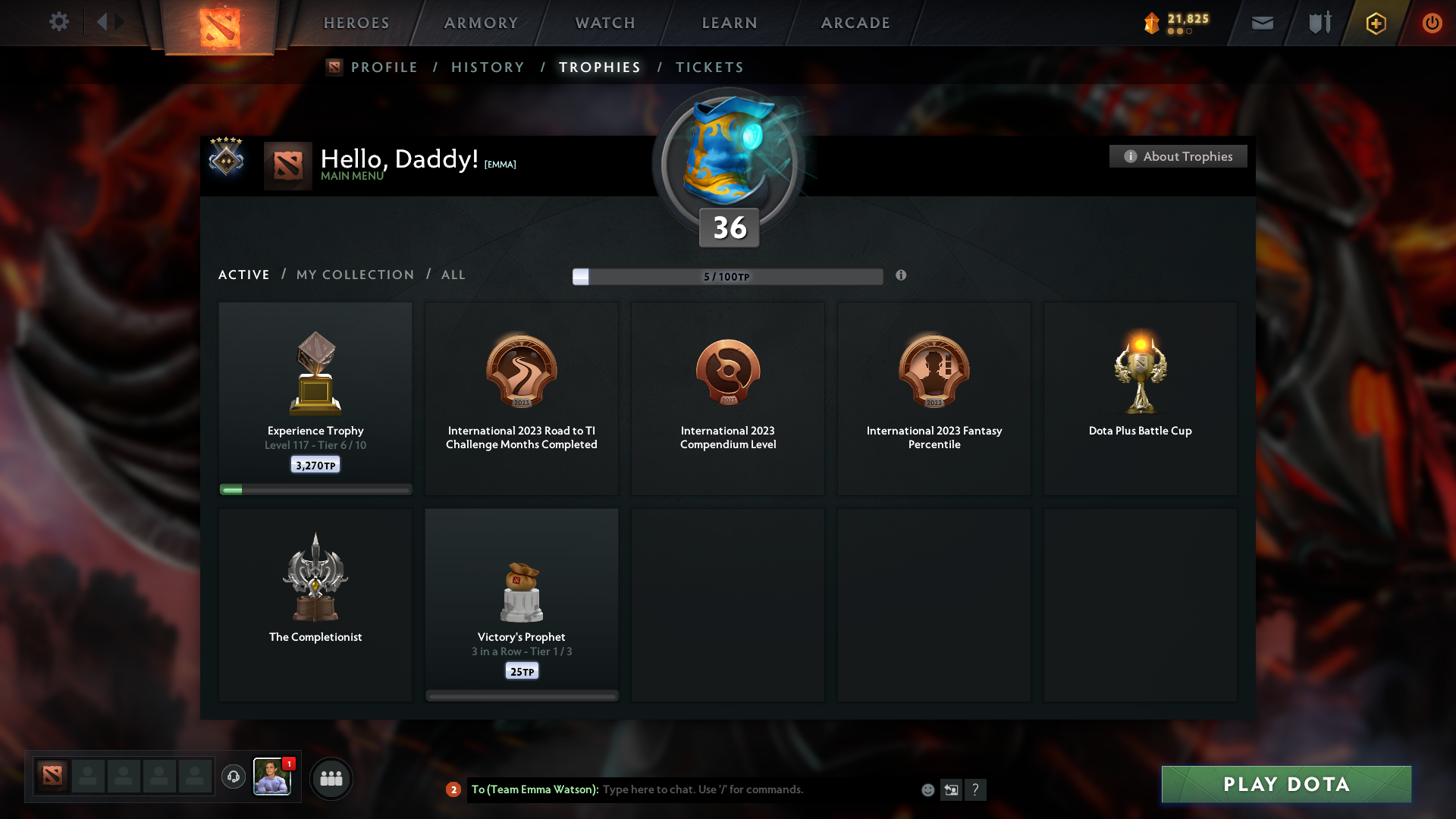This screenshot has width=1456, height=819.
Task: Open the armory shield and sword icon
Action: (x=1319, y=23)
